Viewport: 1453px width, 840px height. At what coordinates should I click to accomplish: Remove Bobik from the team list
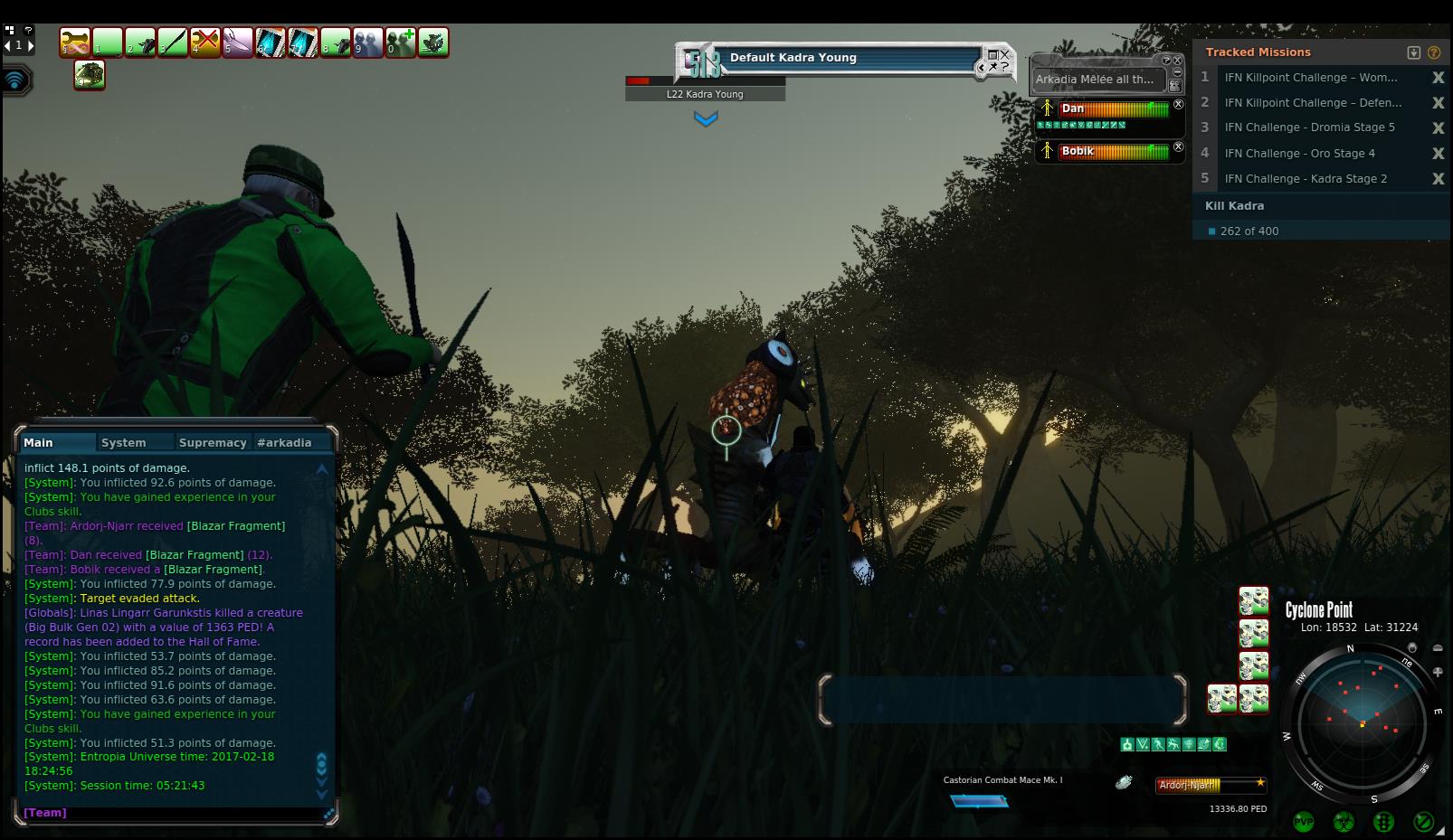click(x=1178, y=146)
